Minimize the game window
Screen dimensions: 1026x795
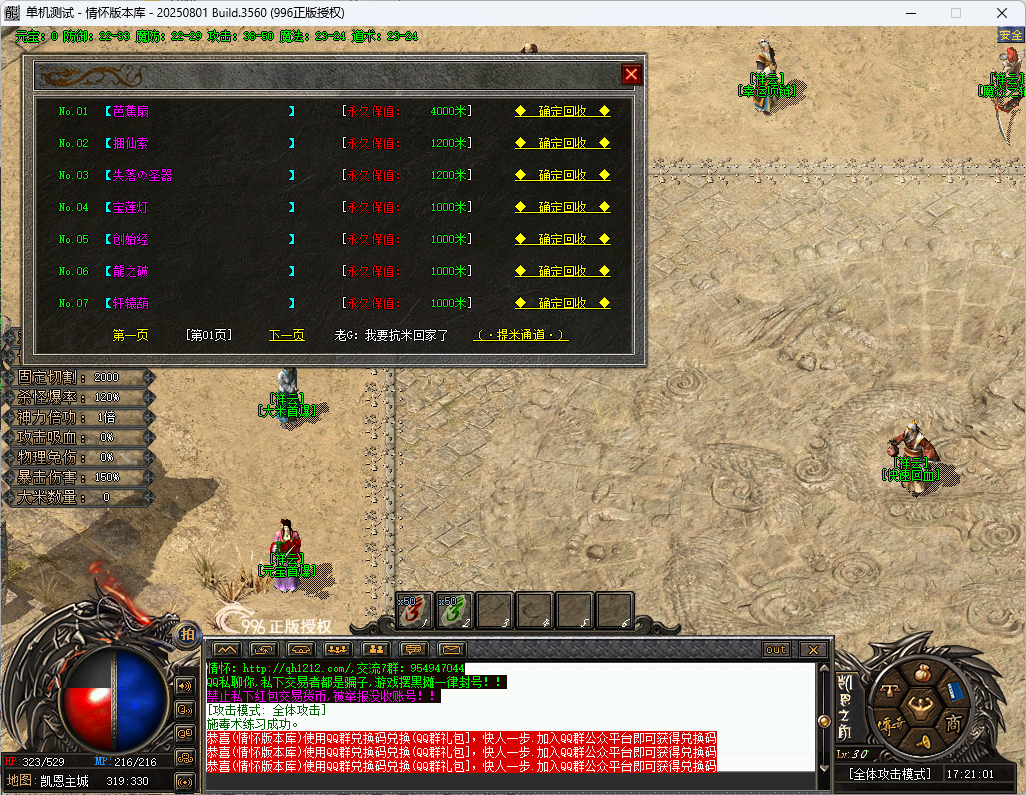910,13
